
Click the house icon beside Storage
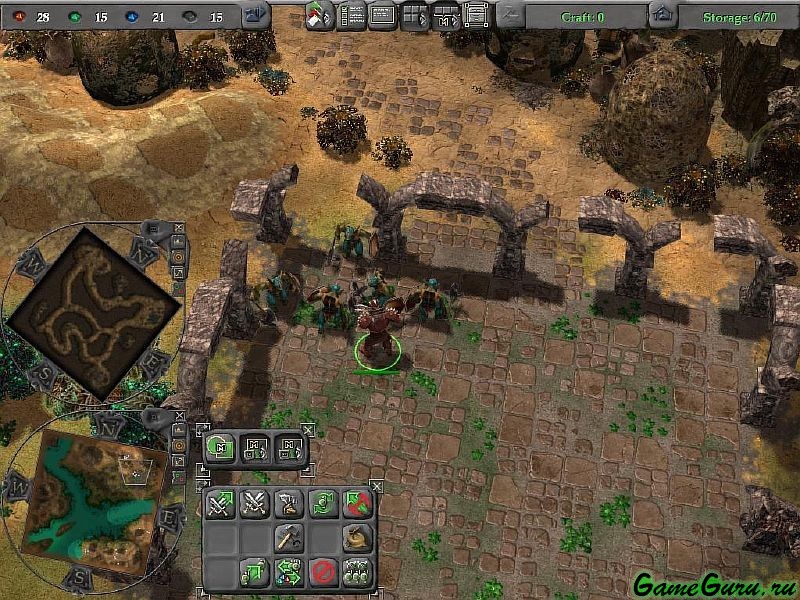pos(660,15)
